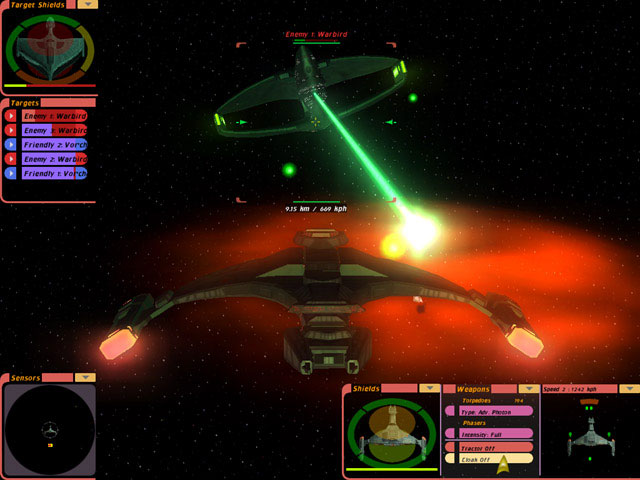Change torpedo Type: Adv. Photon
The image size is (640, 480).
click(x=489, y=410)
